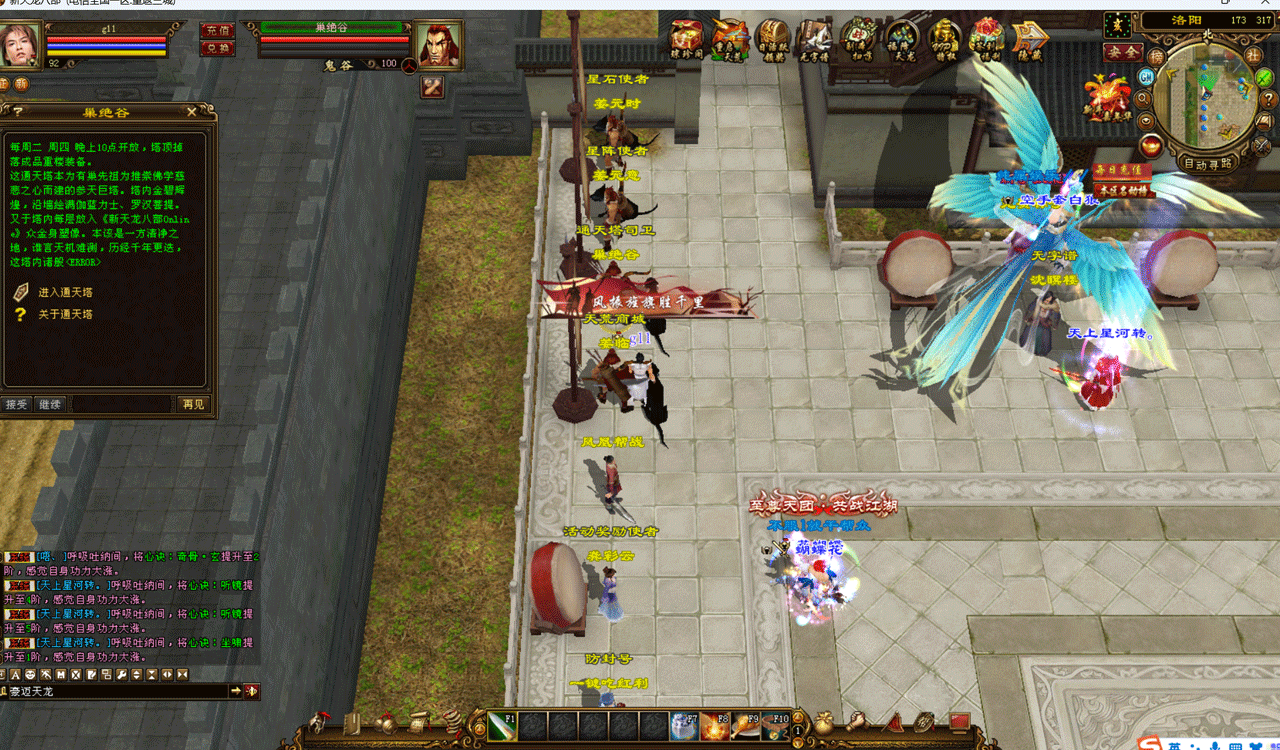Viewport: 1280px width, 750px height.
Task: Click the 安全 safe mode button
Action: [1123, 51]
